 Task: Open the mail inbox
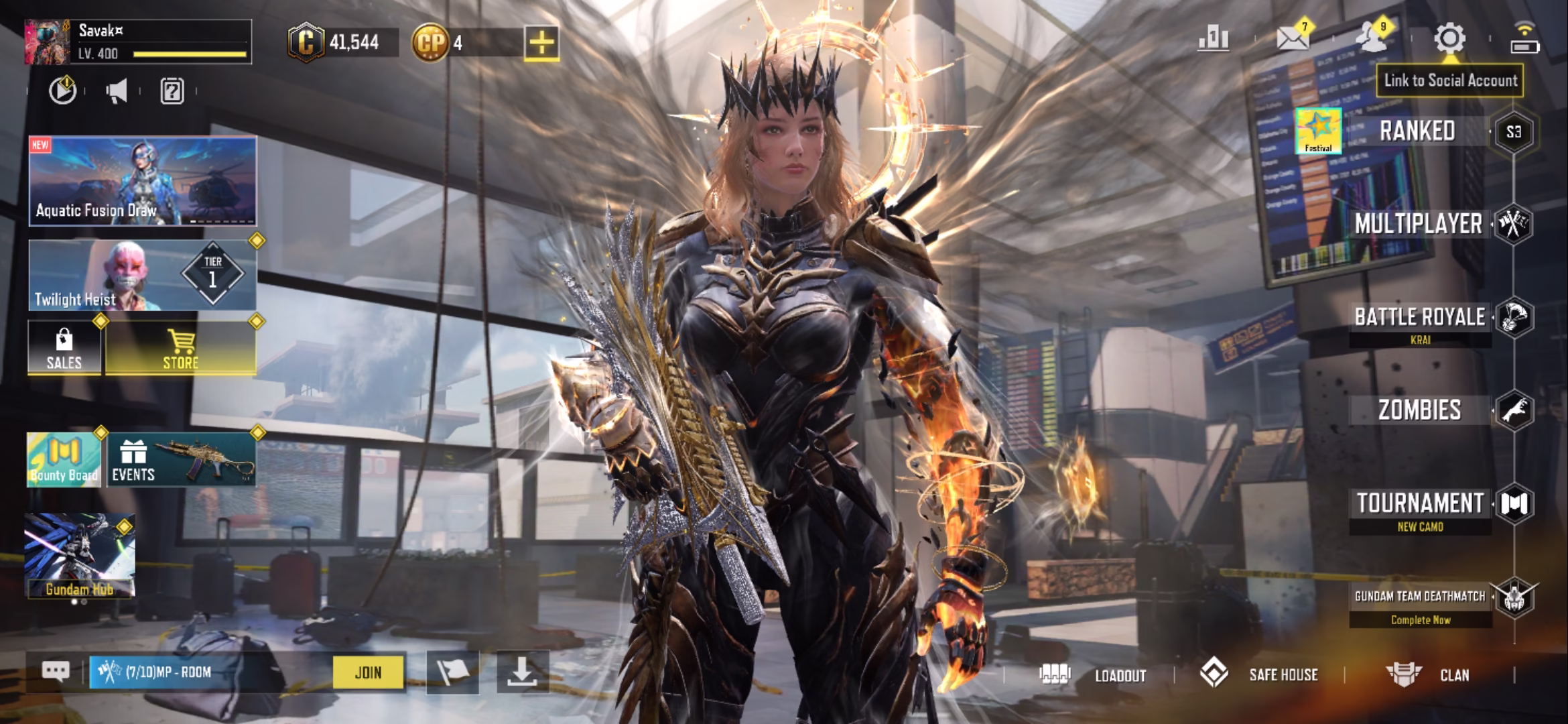[1293, 39]
